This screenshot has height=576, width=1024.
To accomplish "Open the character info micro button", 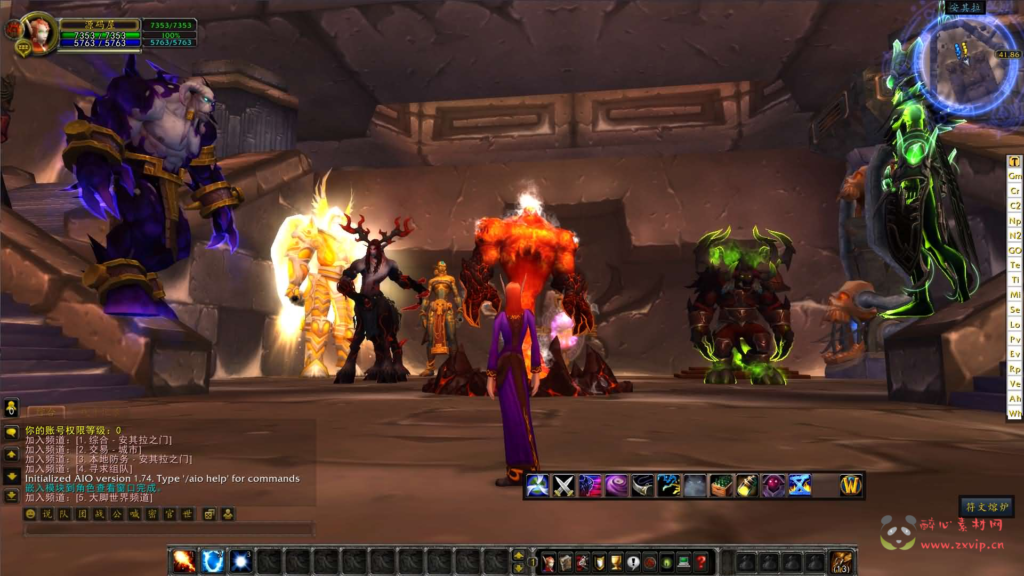I will coord(548,563).
